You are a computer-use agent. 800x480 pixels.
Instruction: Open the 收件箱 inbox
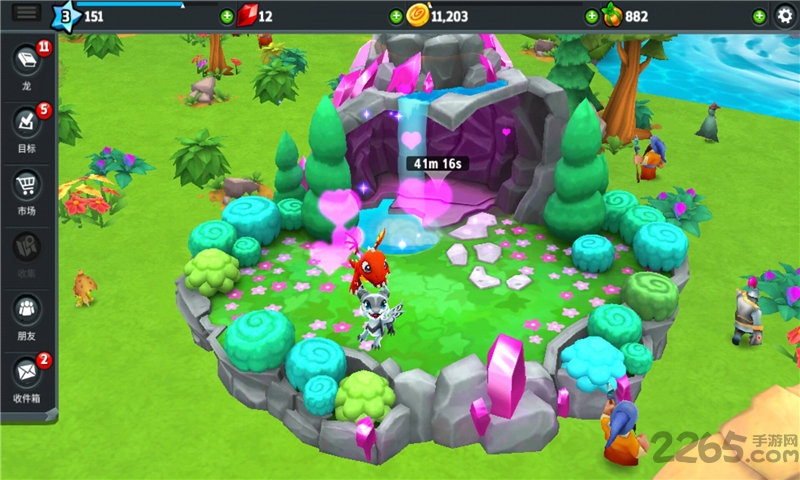point(27,374)
